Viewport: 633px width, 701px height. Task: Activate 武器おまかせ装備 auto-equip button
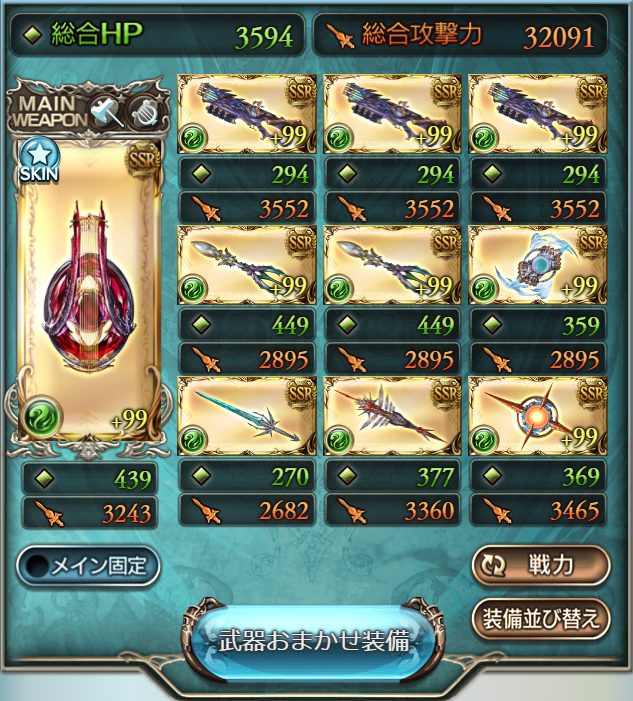click(315, 641)
